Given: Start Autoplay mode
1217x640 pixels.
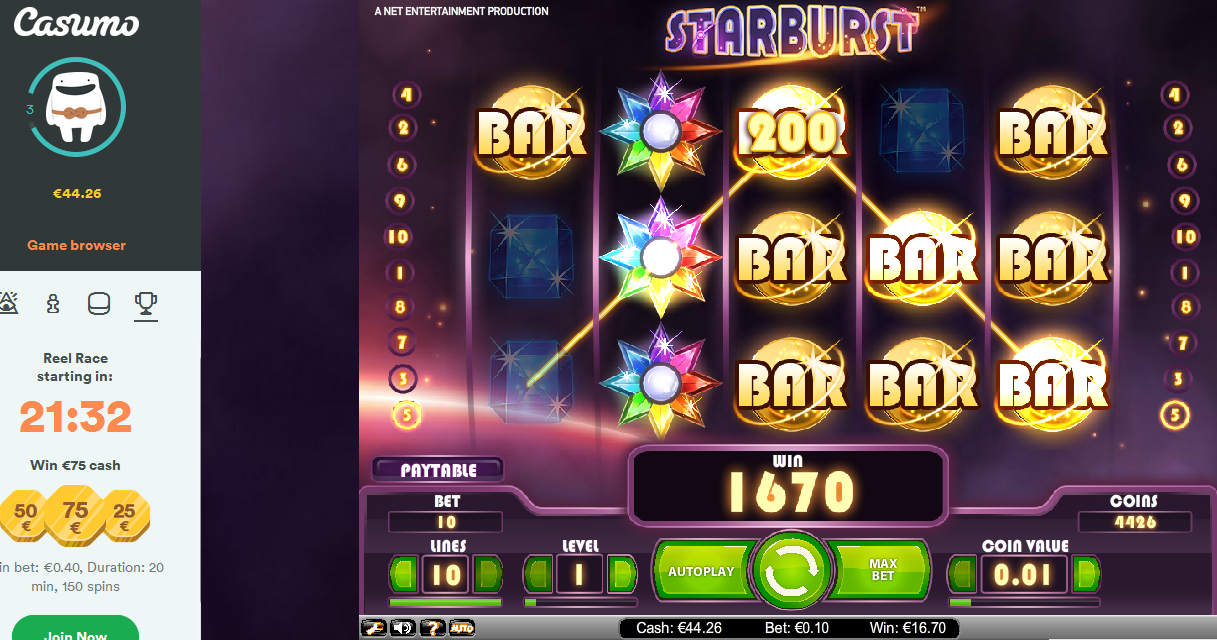Looking at the screenshot, I should click(x=701, y=572).
